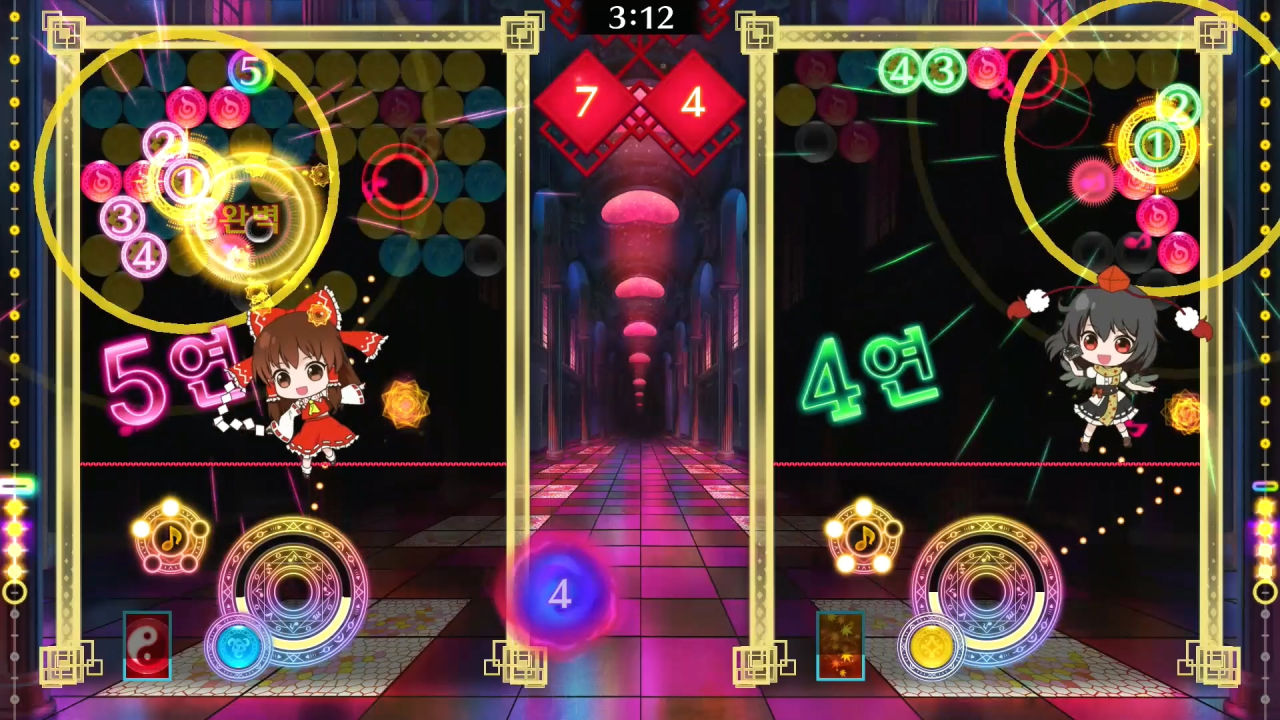Click the purple incoming bubble numbered 4
Viewport: 1280px width, 720px height.
559,594
